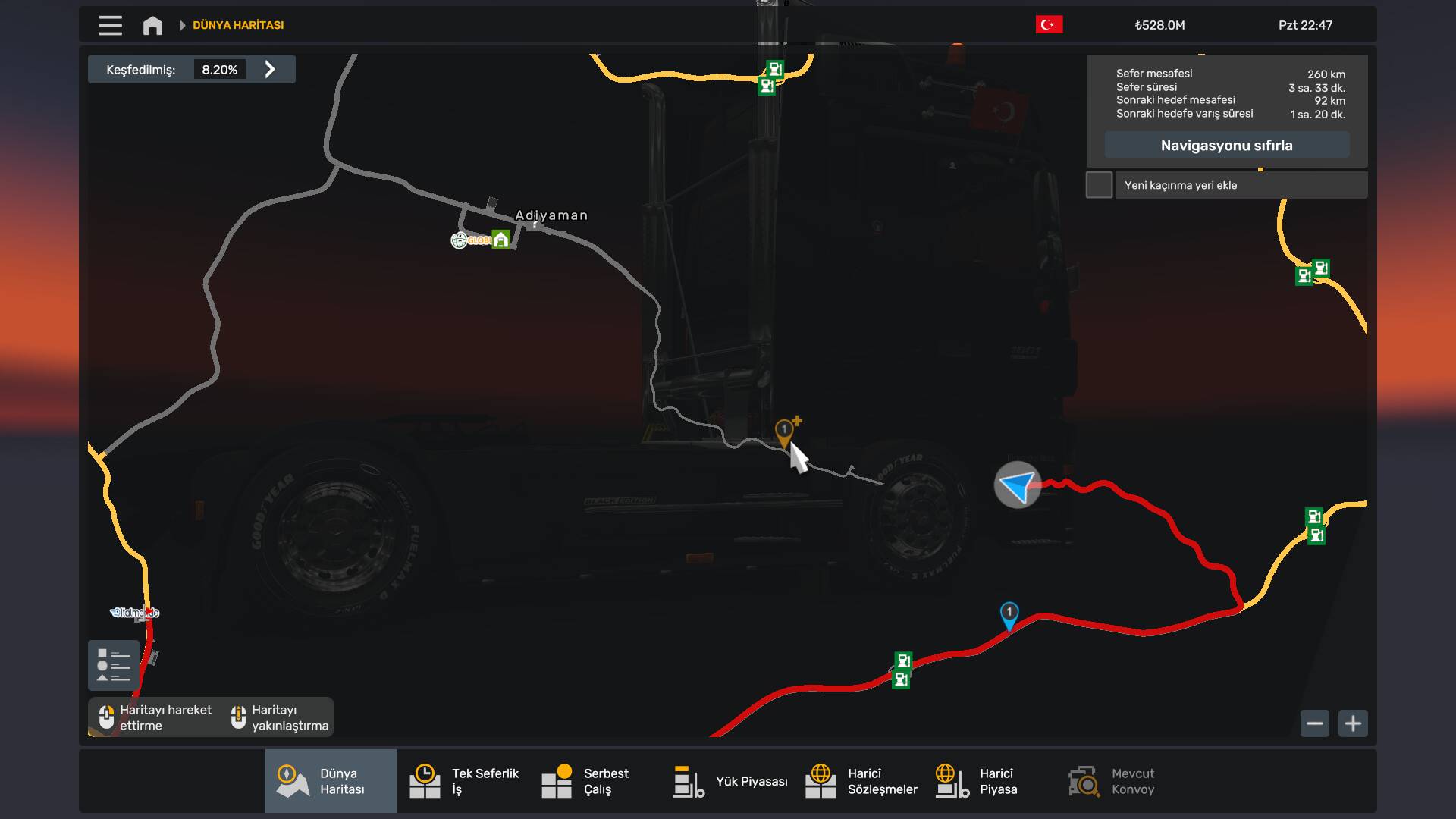Click the plus button to zoom in the map

coord(1354,723)
